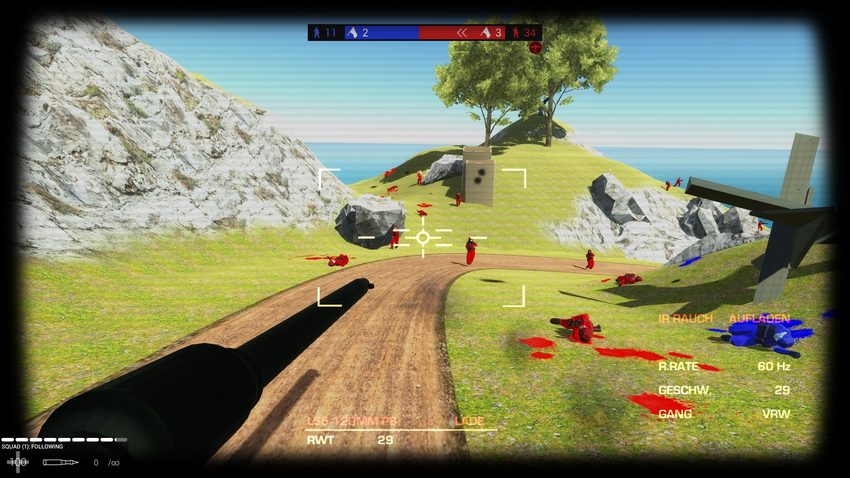This screenshot has width=850, height=478.
Task: Click the cartridge ammo type icon
Action: click(60, 462)
